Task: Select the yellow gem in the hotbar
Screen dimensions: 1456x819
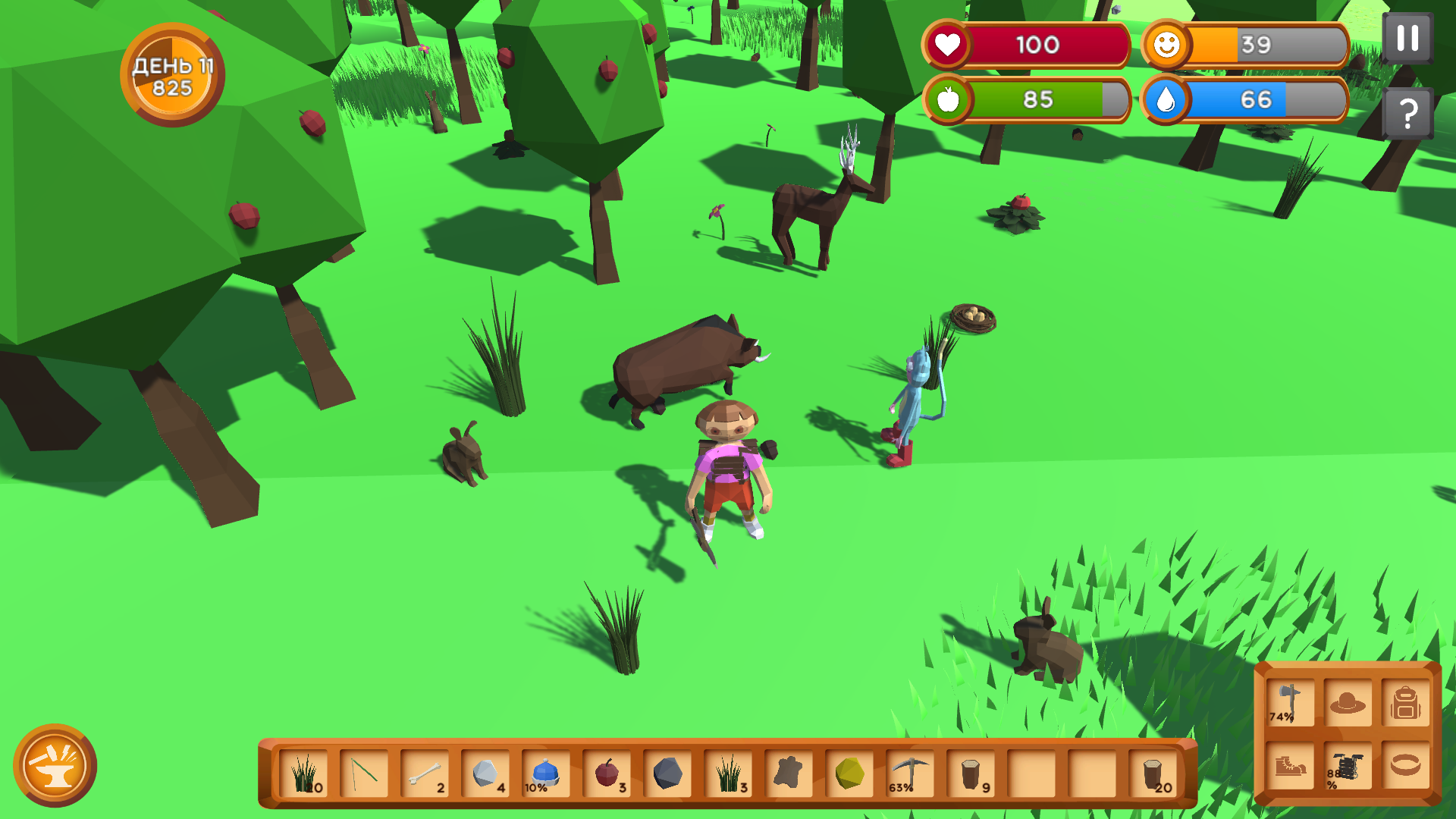Action: pyautogui.click(x=848, y=773)
